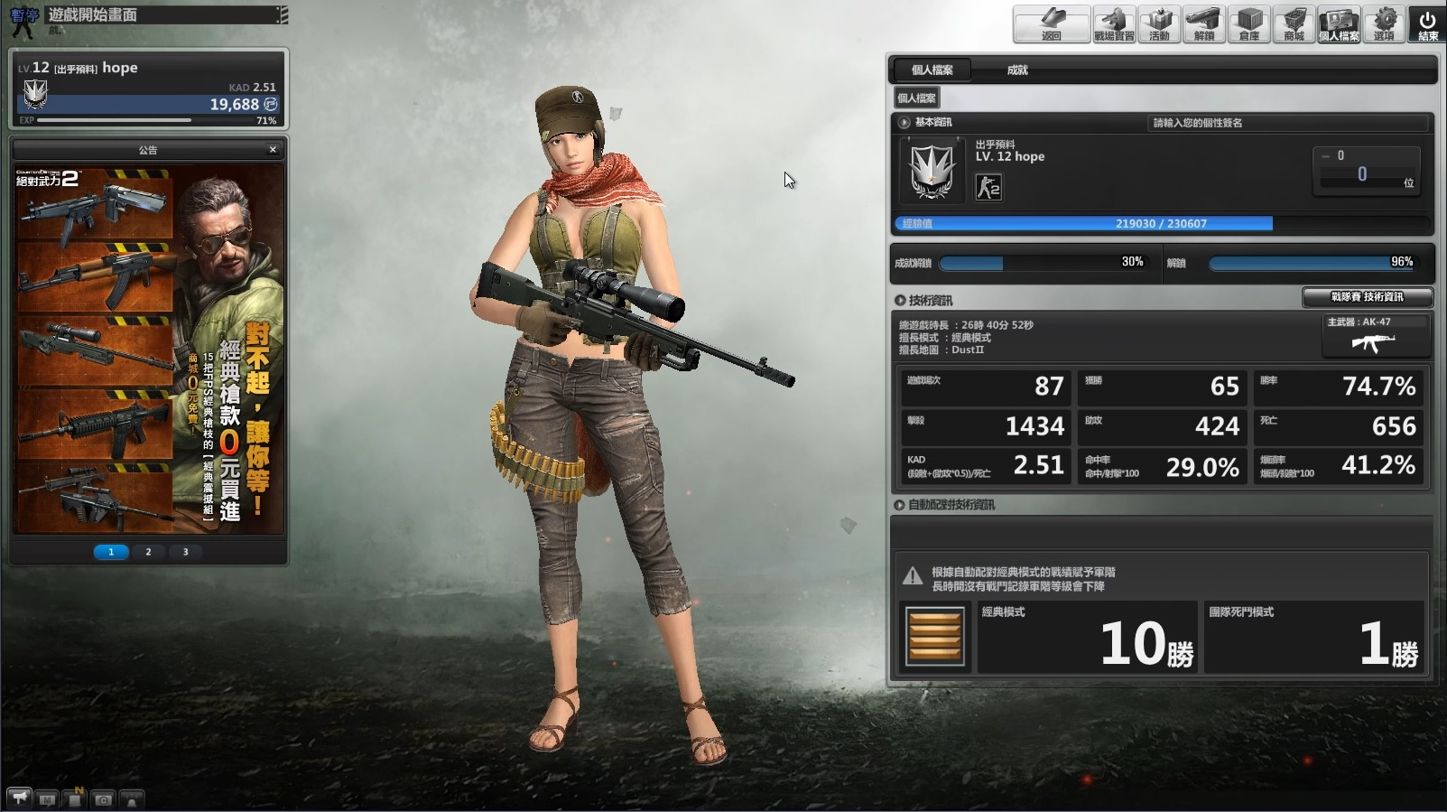Screen dimensions: 1447x812
Task: Switch to the 成就 achievements tab
Action: click(x=1017, y=70)
